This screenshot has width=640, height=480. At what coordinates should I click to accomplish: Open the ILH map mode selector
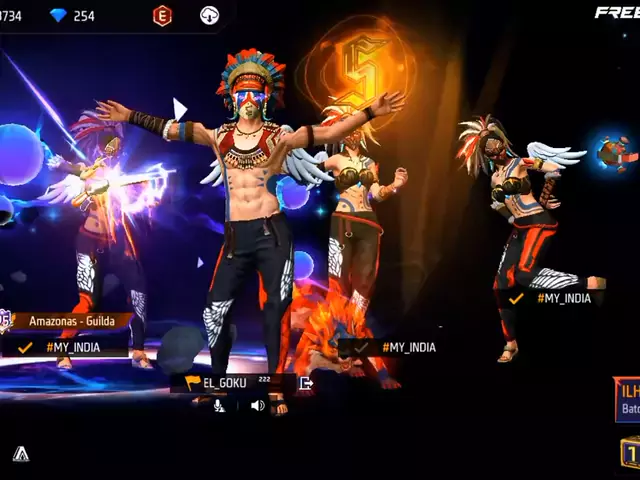pyautogui.click(x=628, y=400)
